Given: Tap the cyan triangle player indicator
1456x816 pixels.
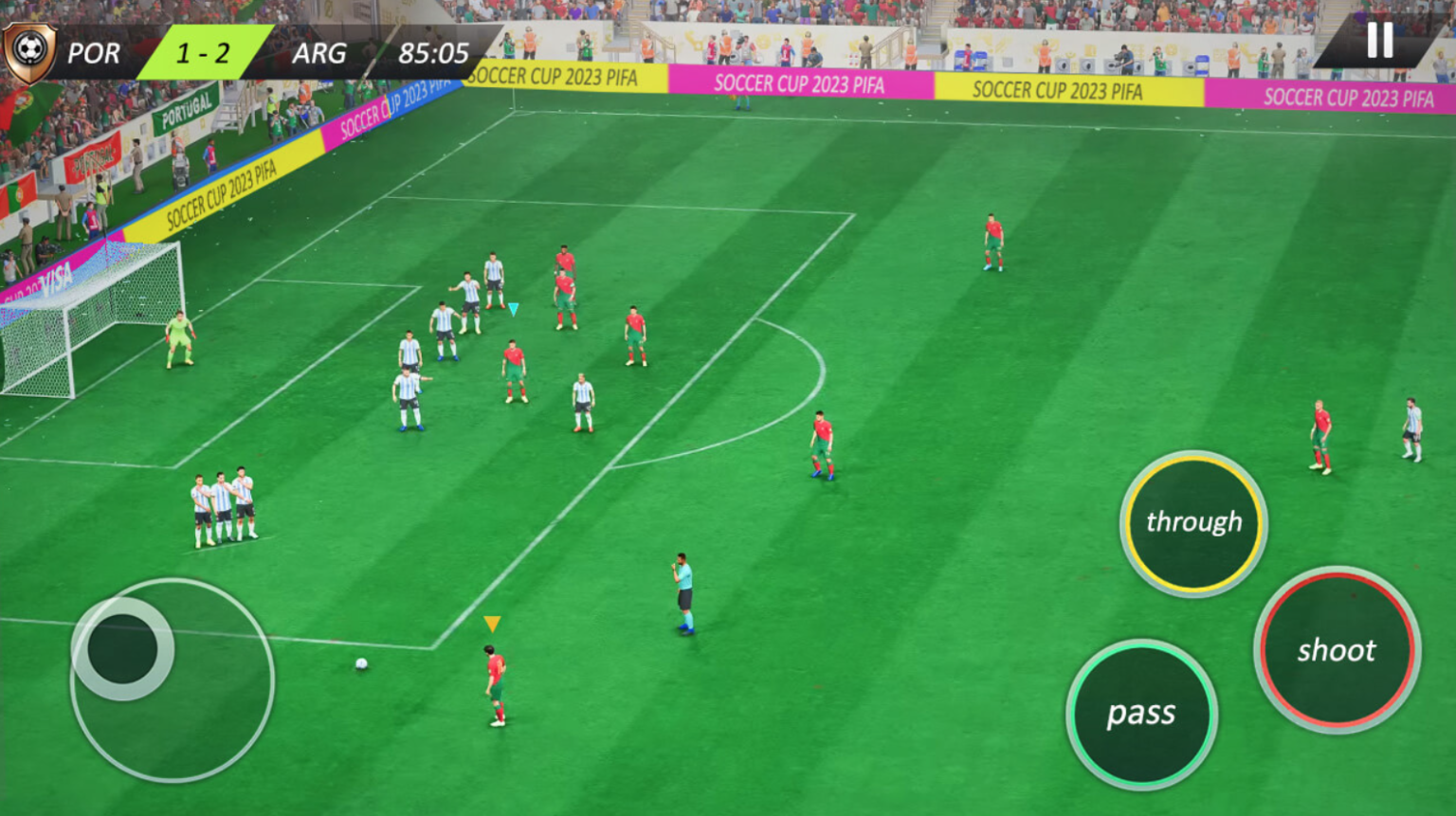Looking at the screenshot, I should [513, 308].
